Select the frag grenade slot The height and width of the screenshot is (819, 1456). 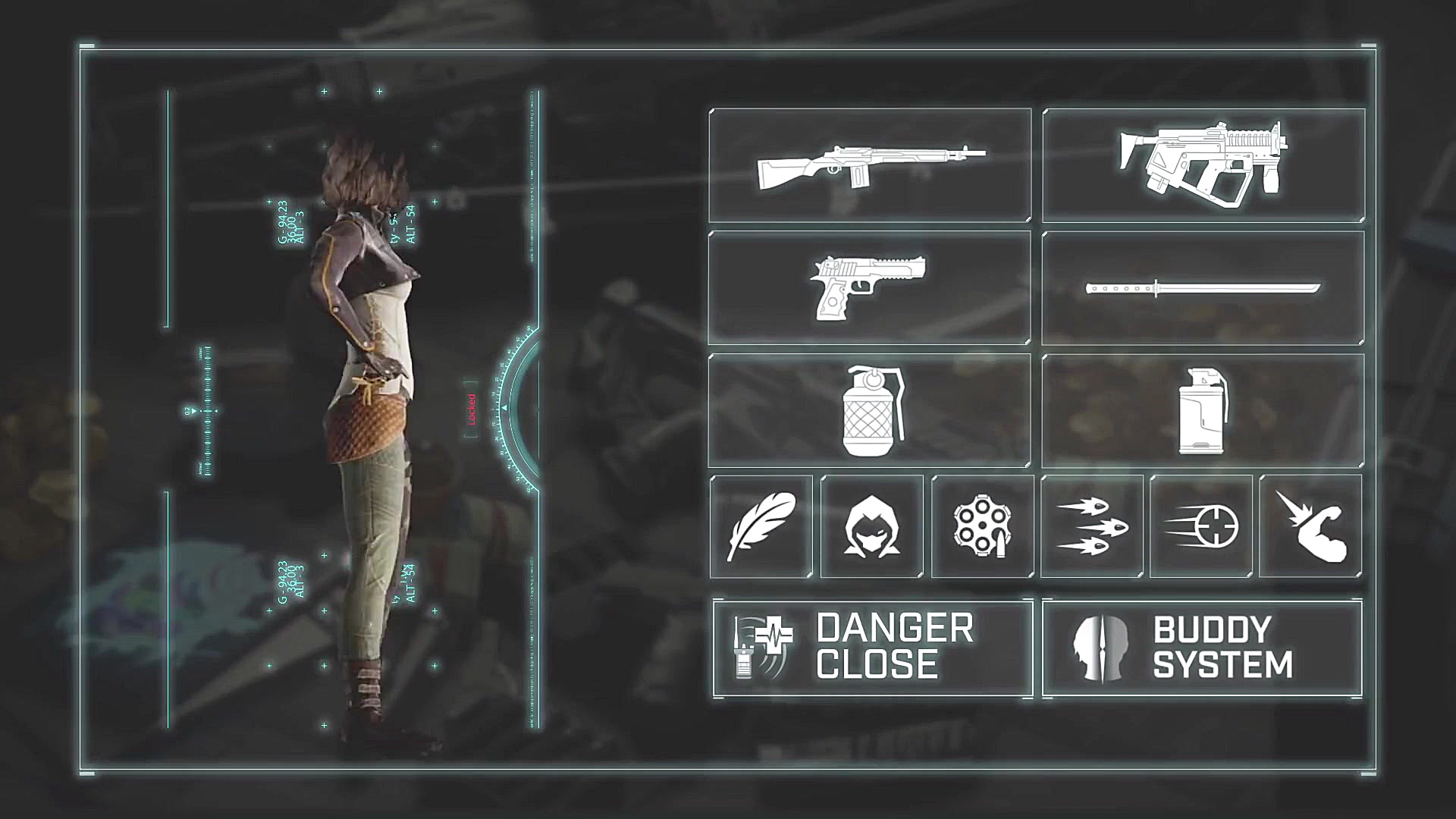coord(870,411)
